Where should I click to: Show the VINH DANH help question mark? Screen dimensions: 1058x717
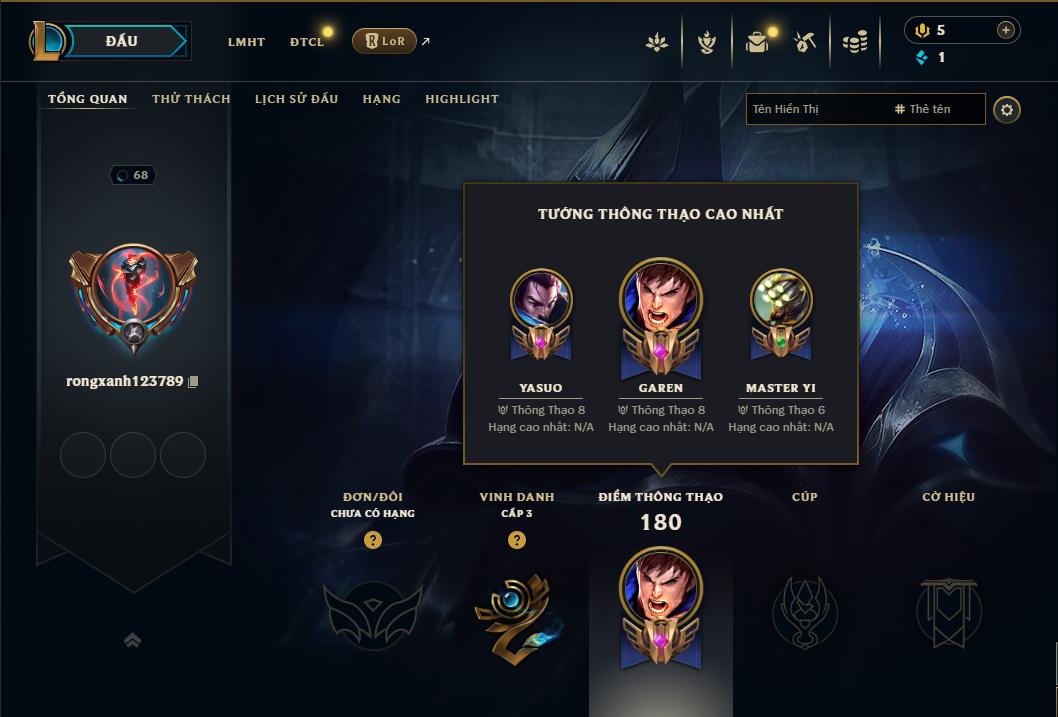click(516, 540)
